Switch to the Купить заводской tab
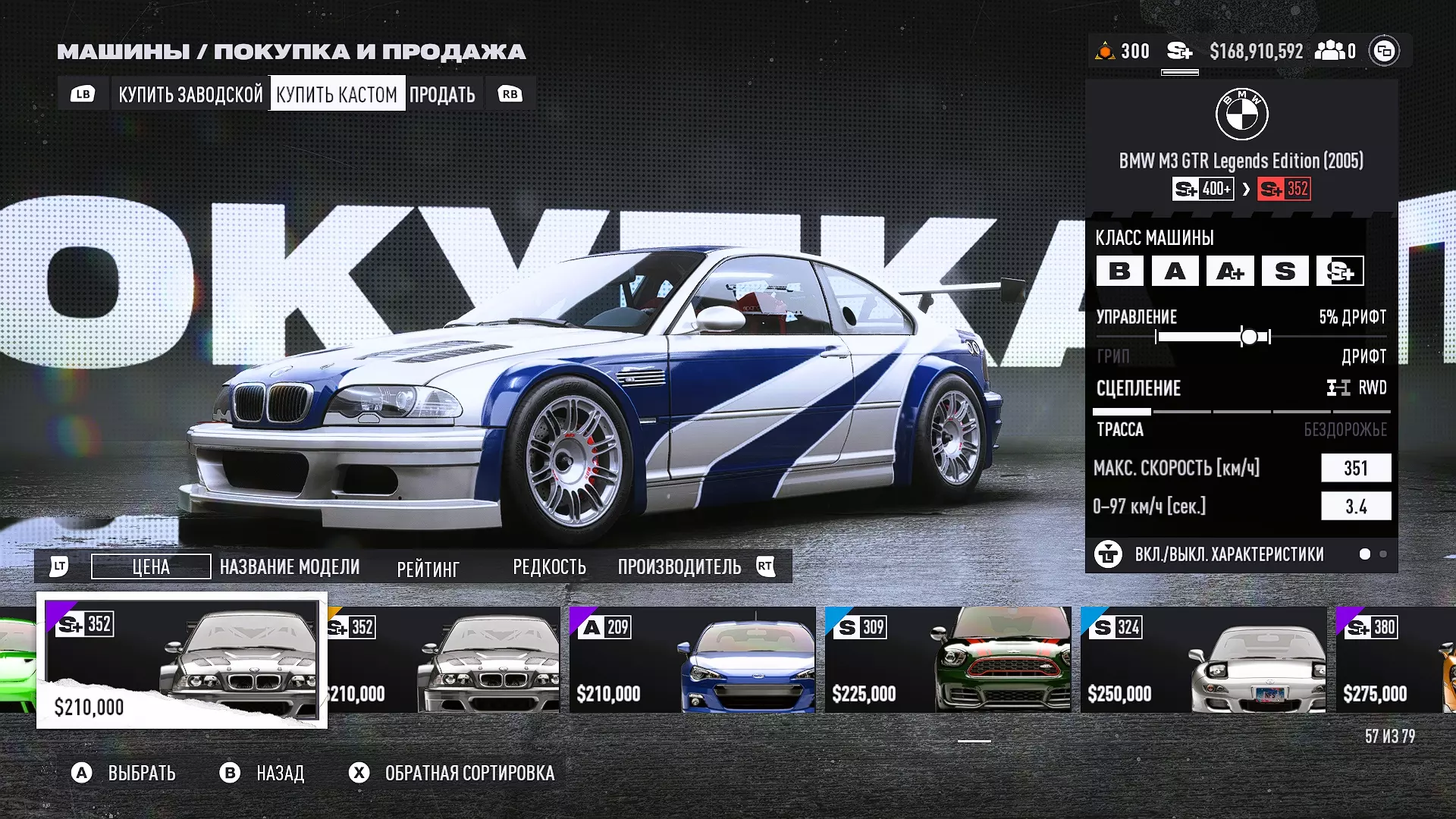 coord(190,94)
